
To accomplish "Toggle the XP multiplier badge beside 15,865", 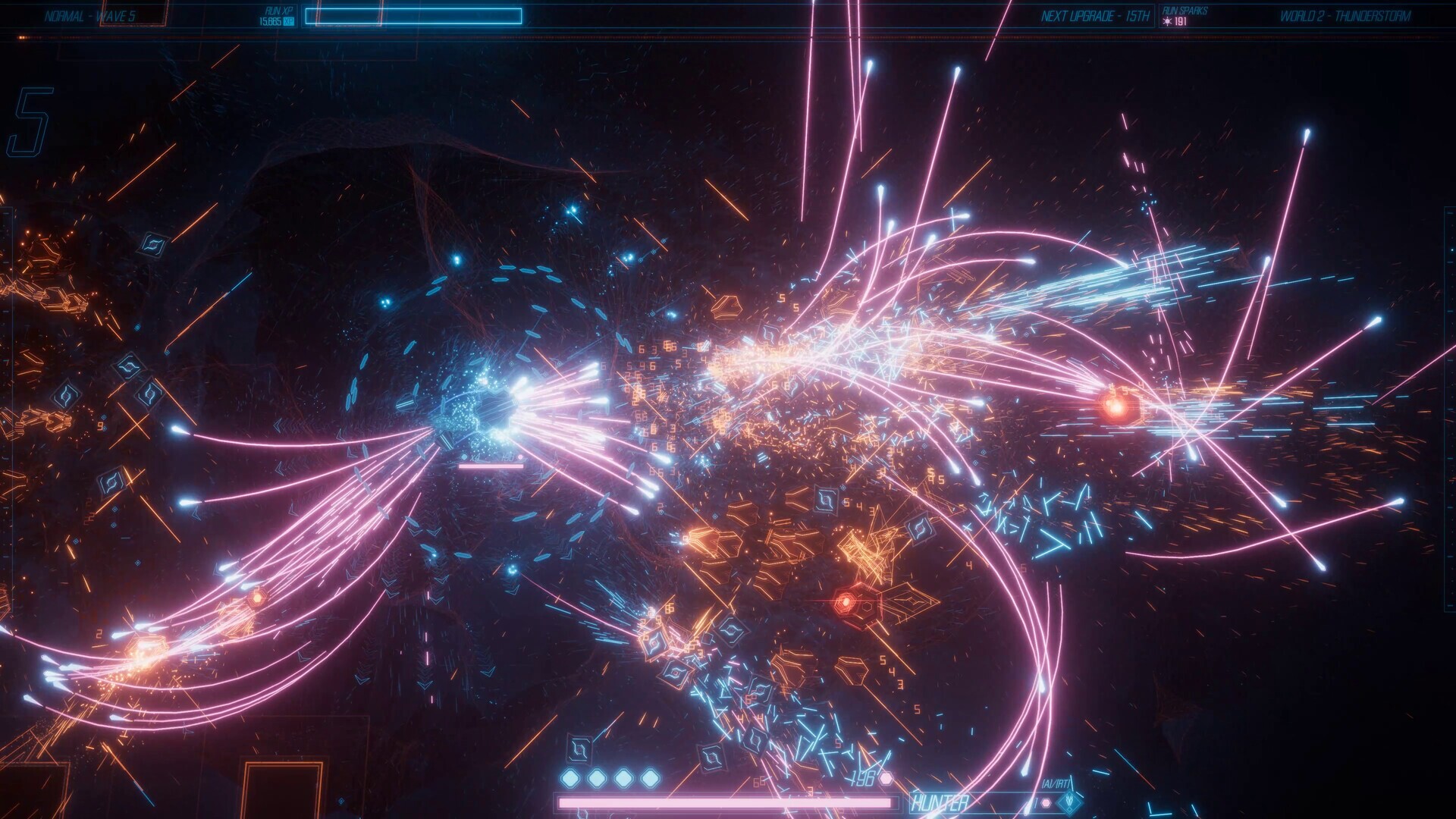I will 290,23.
